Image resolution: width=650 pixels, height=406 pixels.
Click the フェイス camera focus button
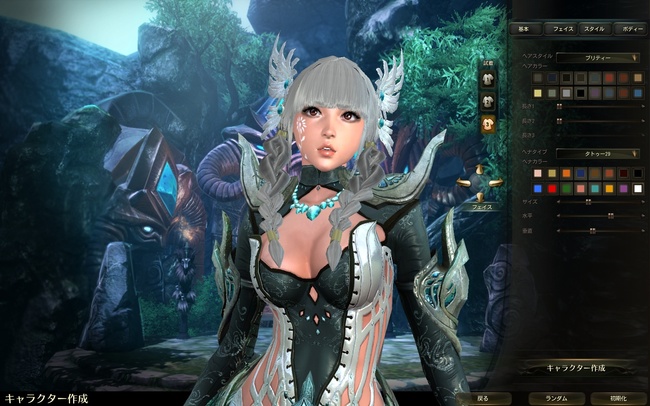(477, 203)
